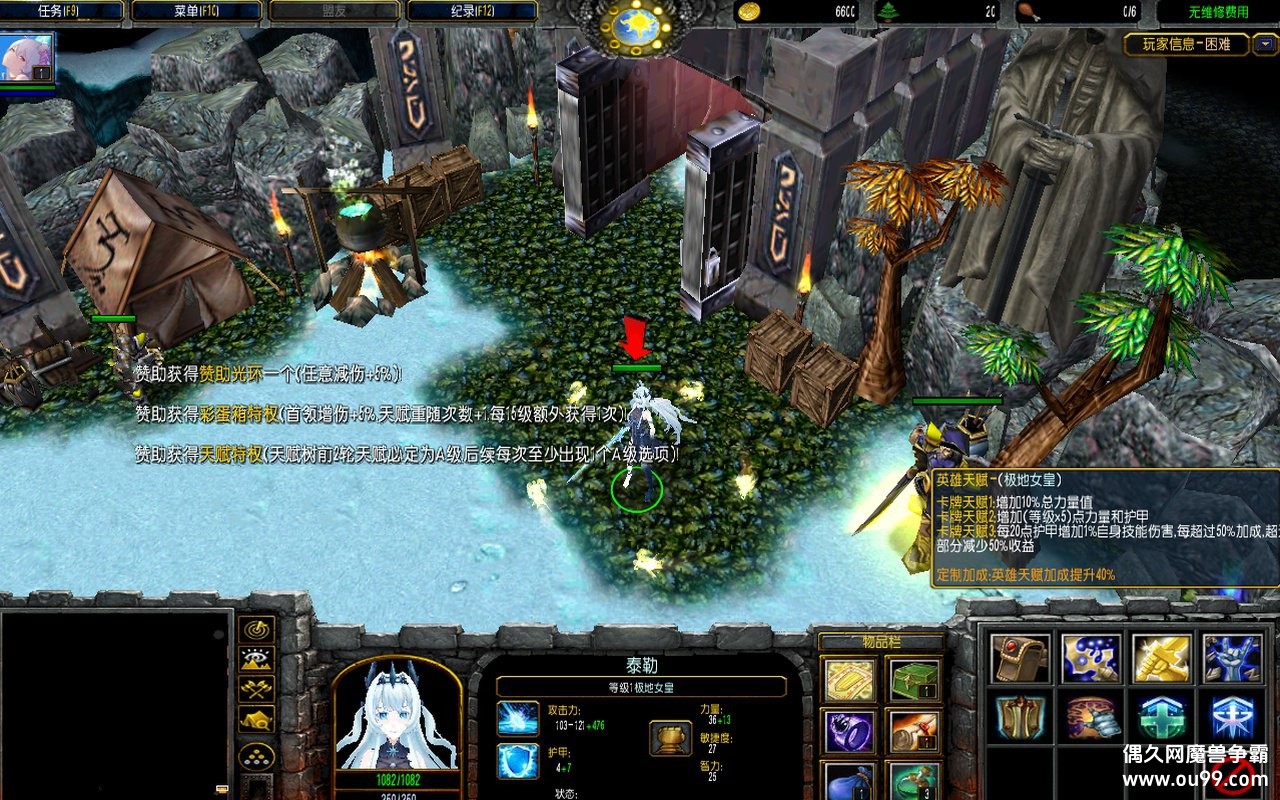Image resolution: width=1280 pixels, height=800 pixels.
Task: Select the purple ring inventory item
Action: [x=850, y=731]
